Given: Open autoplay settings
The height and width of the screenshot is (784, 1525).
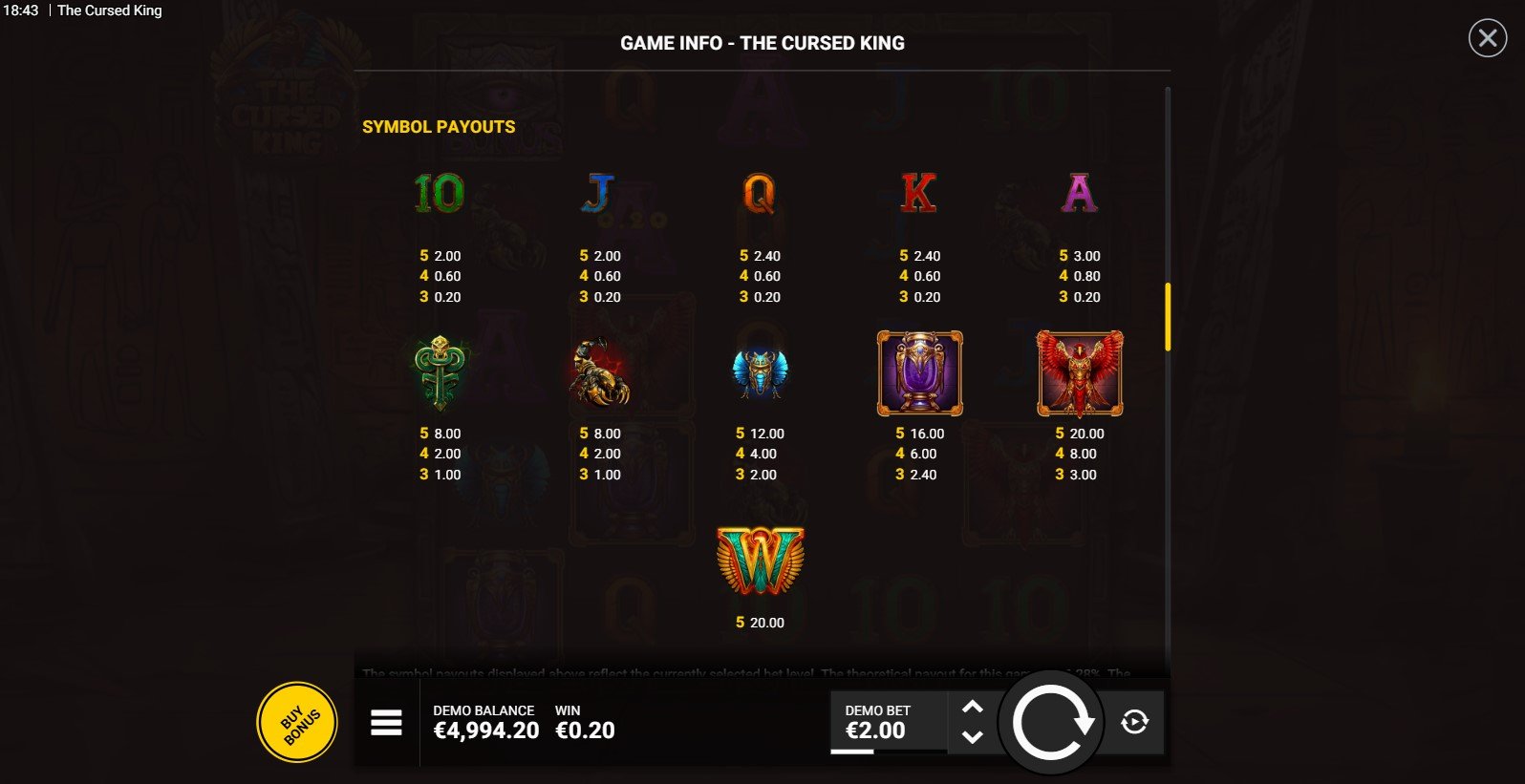Looking at the screenshot, I should click(x=1134, y=722).
